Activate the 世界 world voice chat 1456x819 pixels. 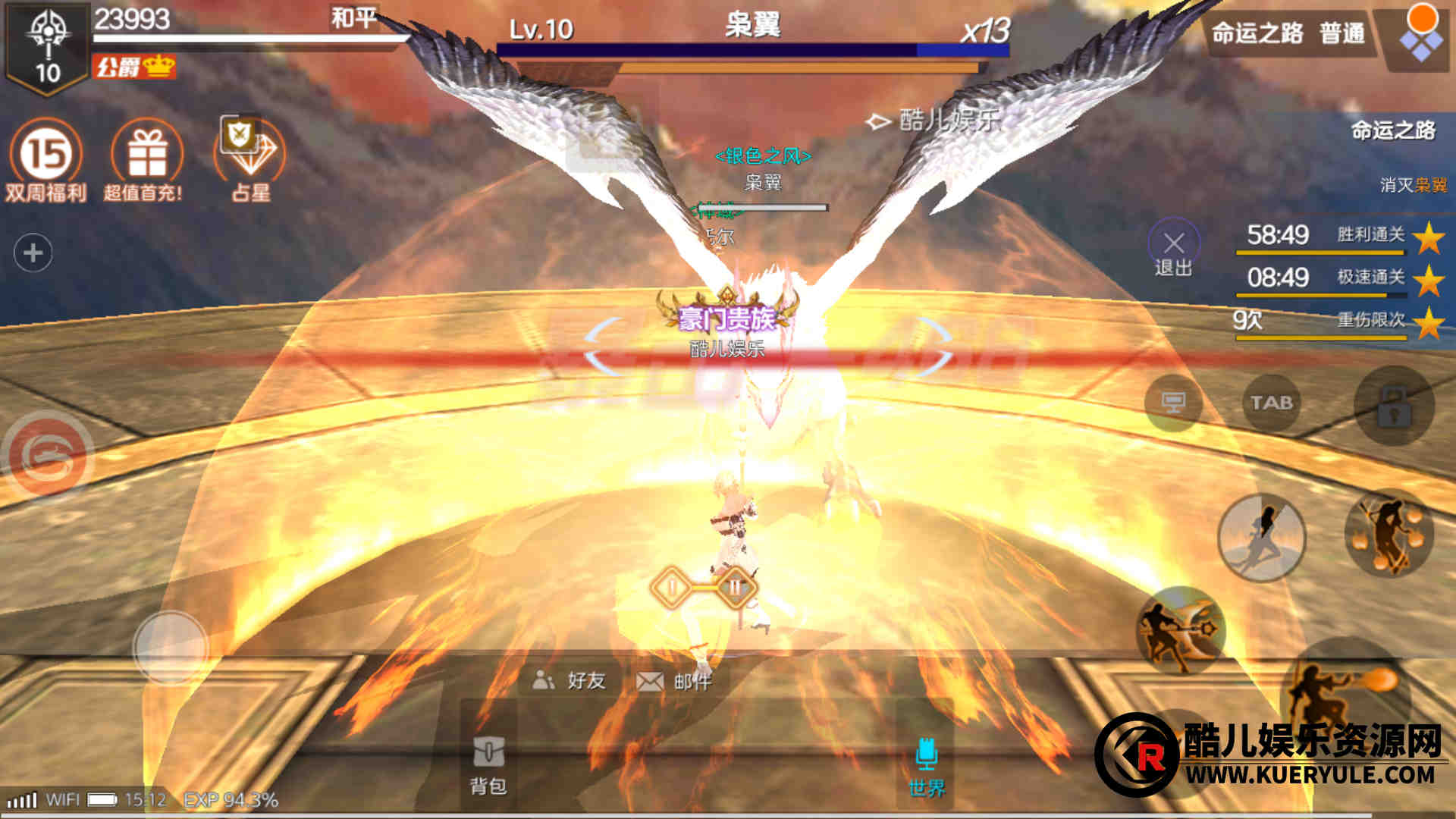926,766
